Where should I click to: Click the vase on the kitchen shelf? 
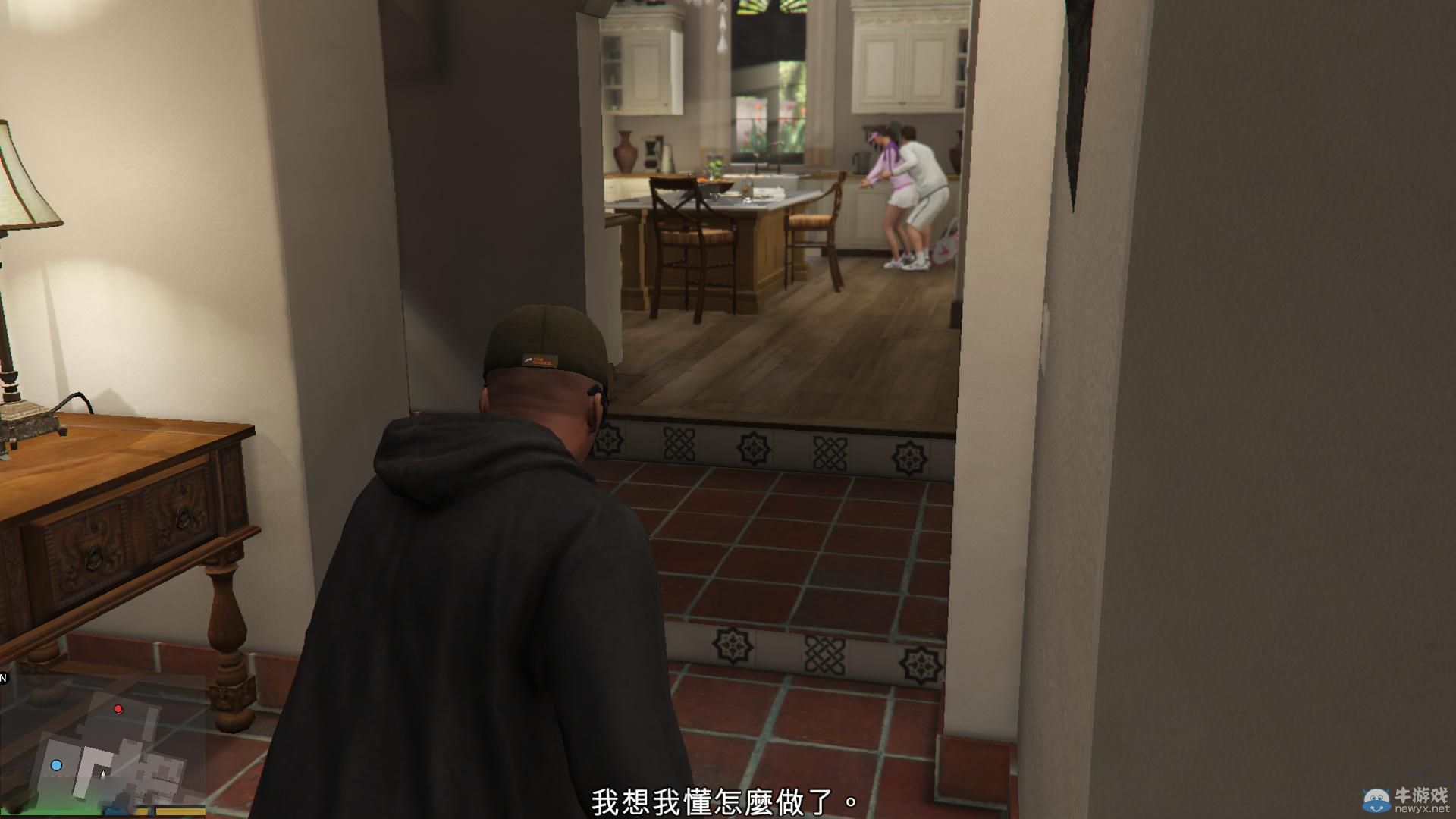pos(624,152)
